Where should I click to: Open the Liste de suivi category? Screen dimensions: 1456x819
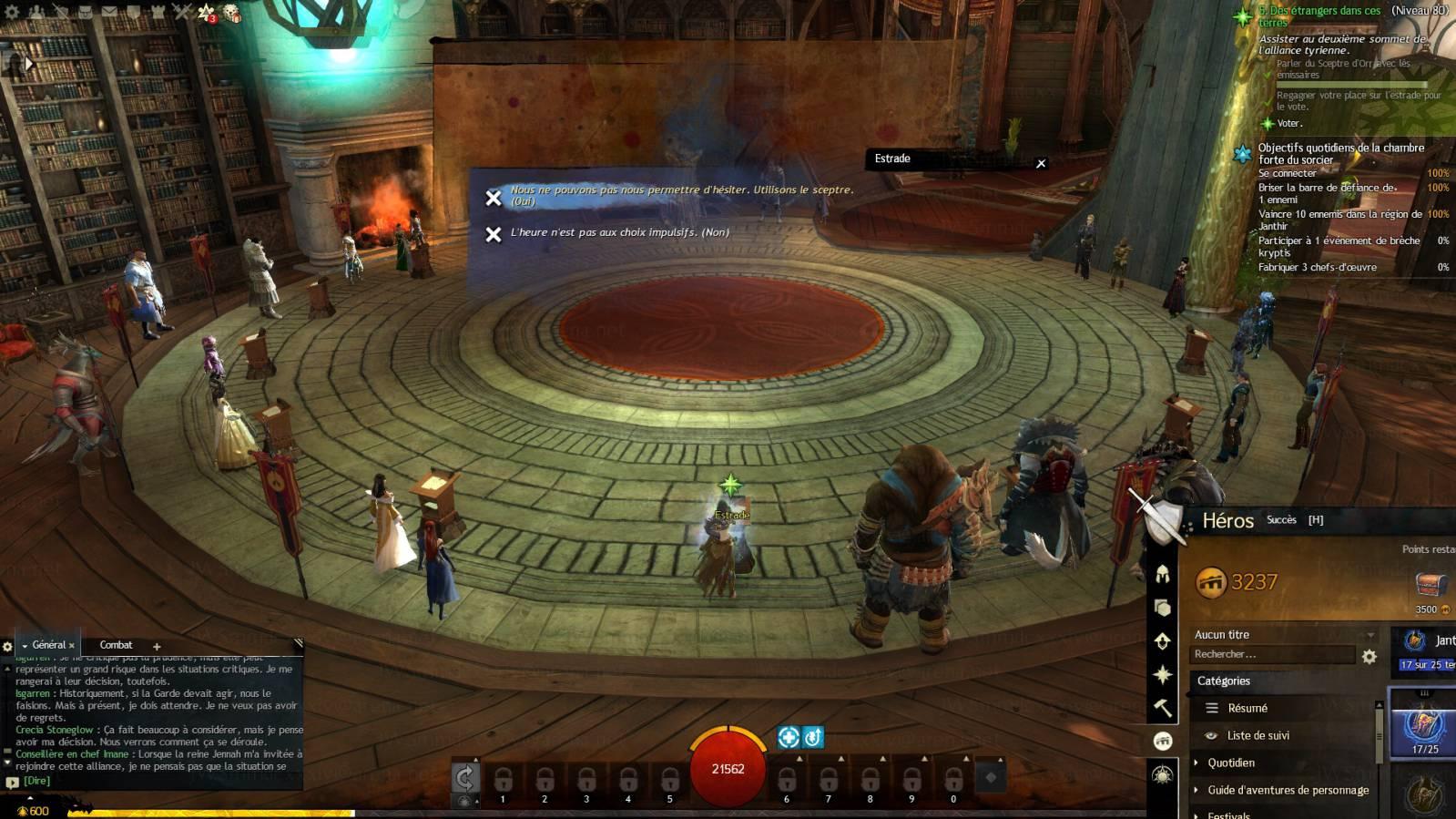pos(1257,735)
